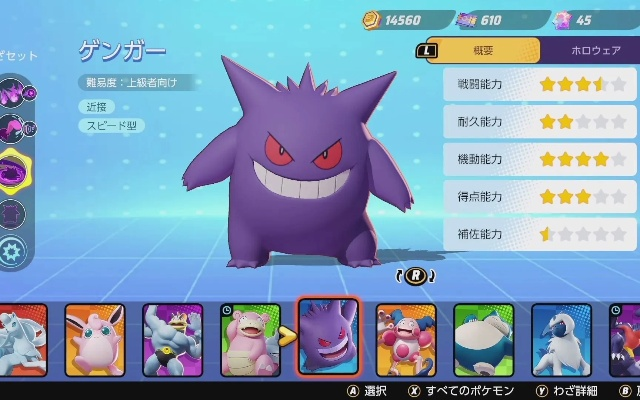Switch to the 概要 overview tab
Viewport: 640px width, 400px height.
[482, 50]
